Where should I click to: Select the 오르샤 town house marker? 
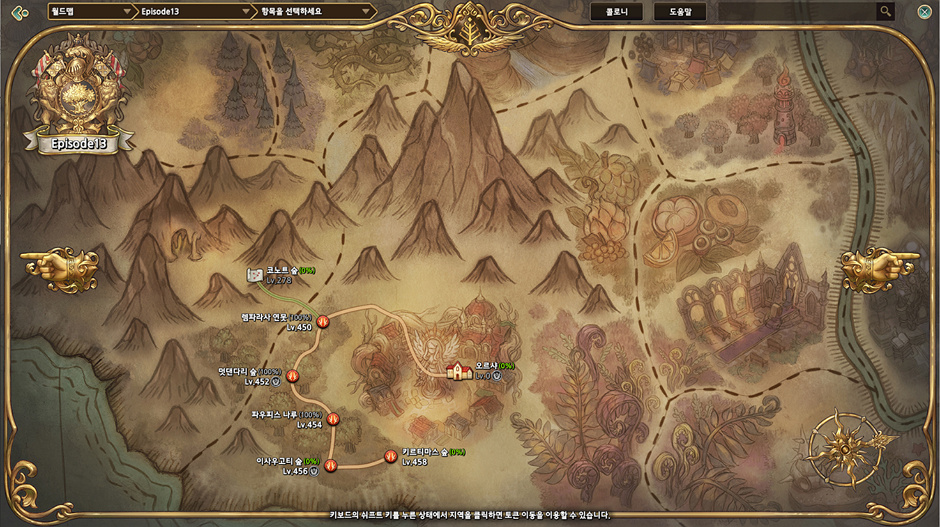459,371
